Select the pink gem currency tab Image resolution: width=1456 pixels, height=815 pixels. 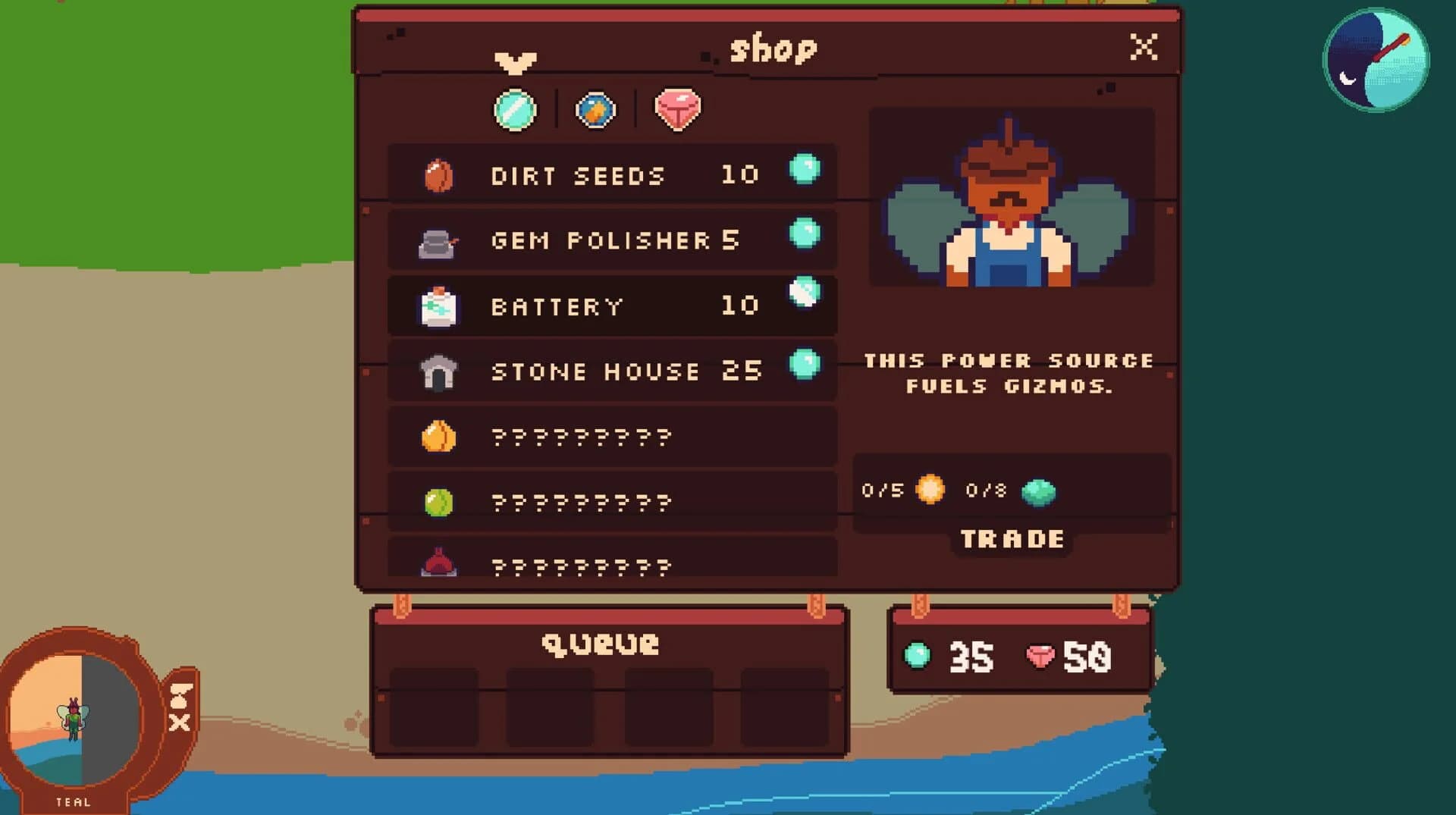coord(677,110)
